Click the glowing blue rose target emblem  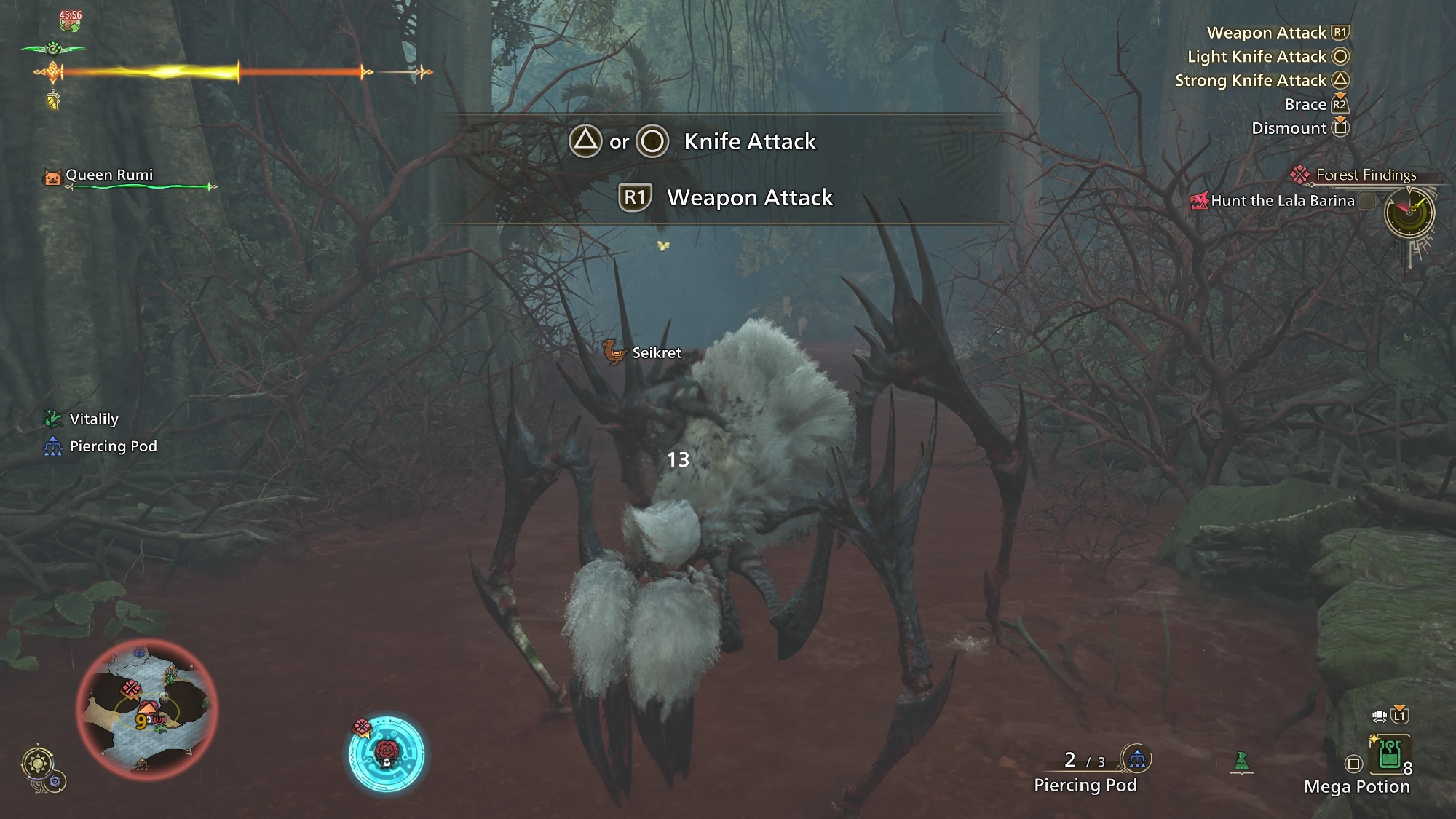[386, 753]
